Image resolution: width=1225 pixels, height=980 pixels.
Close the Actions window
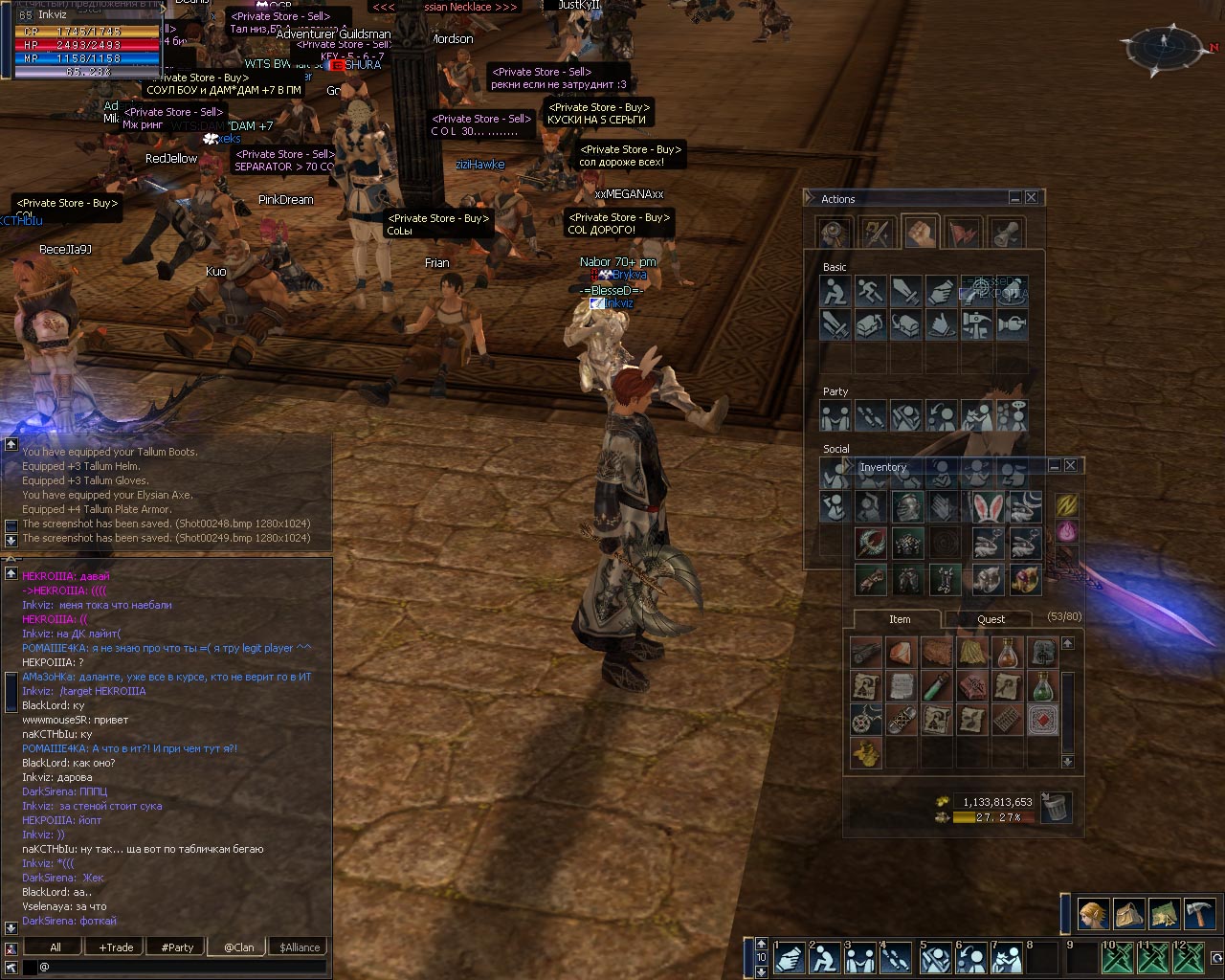pyautogui.click(x=1031, y=198)
